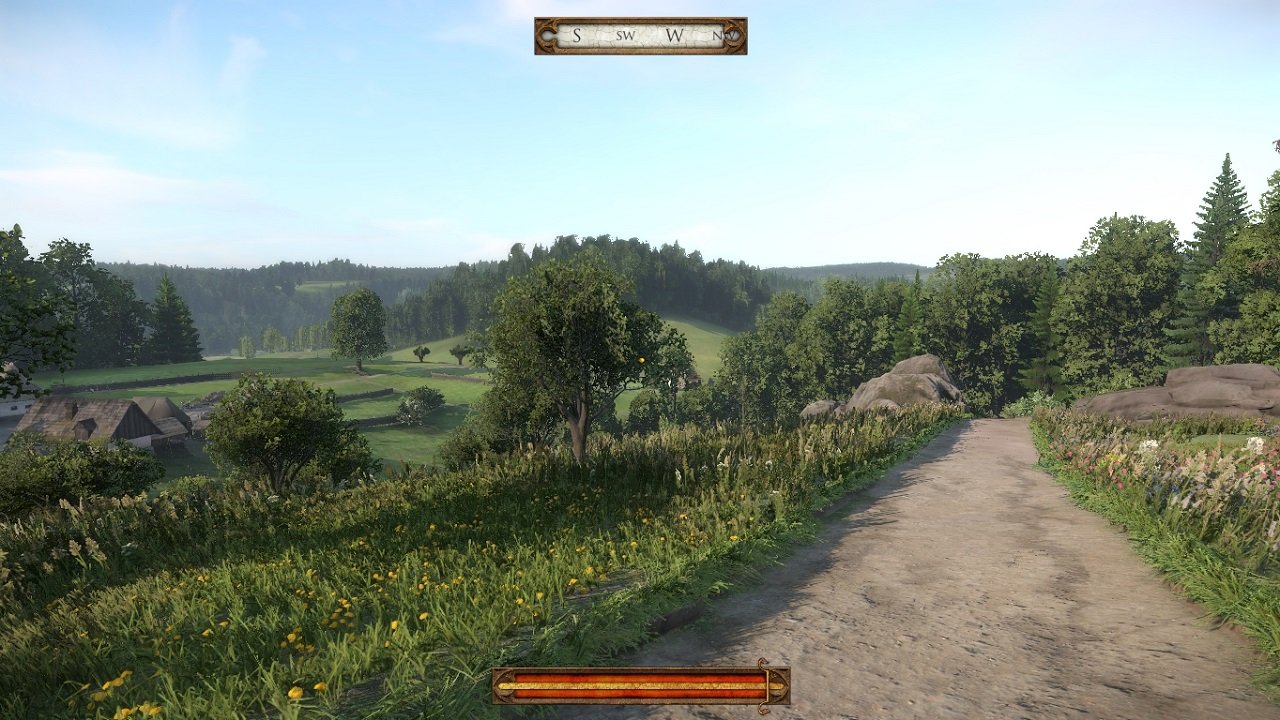Select the W direction on the compass
The height and width of the screenshot is (720, 1280).
[674, 36]
